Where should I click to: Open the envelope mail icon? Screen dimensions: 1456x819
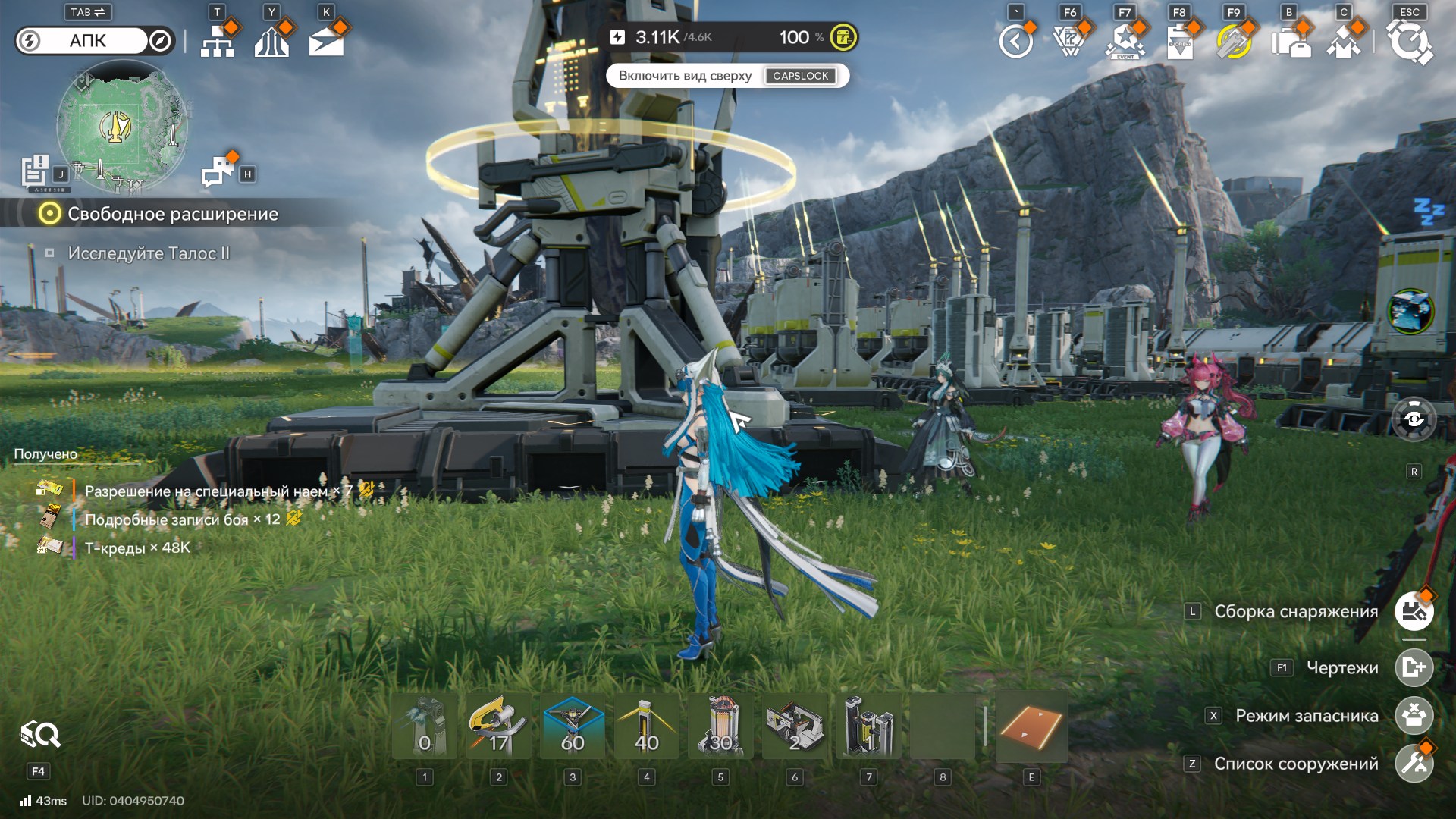[327, 41]
